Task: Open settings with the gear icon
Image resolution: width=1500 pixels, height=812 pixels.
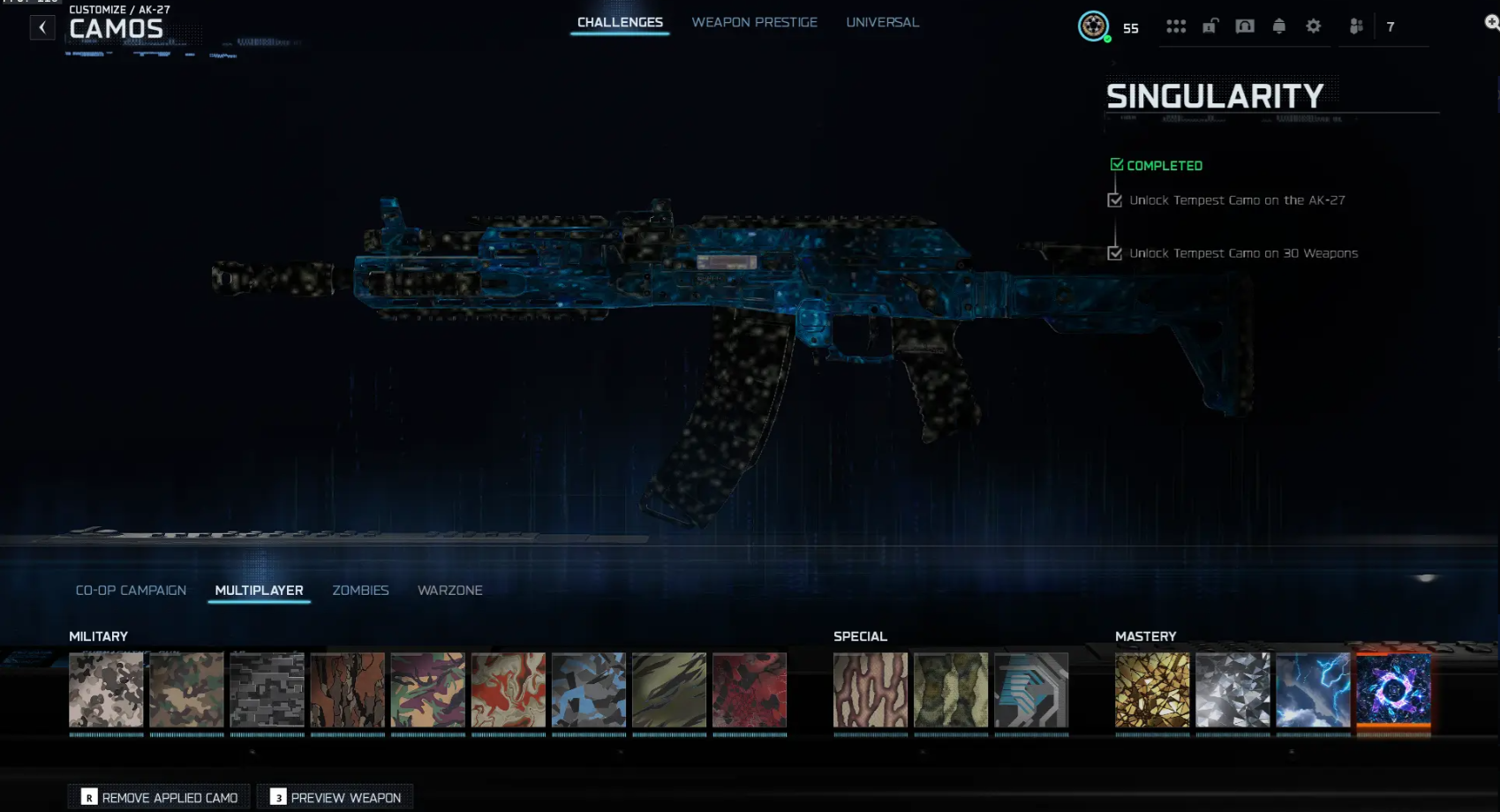Action: click(1313, 26)
